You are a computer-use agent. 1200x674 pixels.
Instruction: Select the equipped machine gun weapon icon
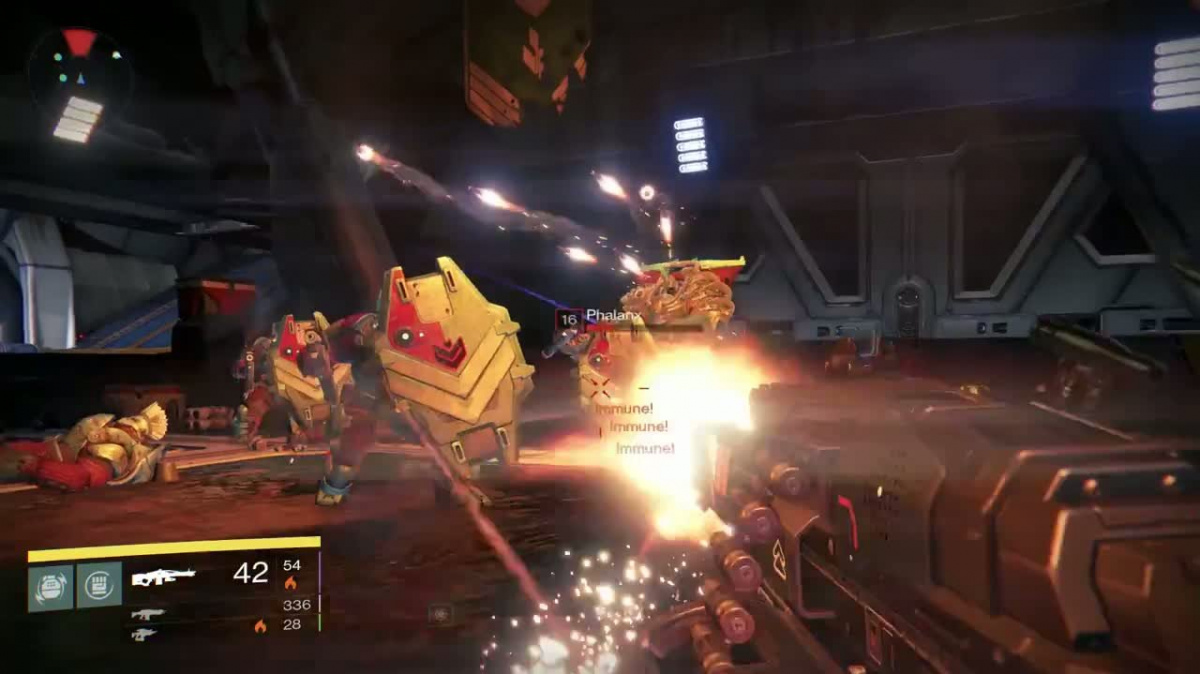[x=163, y=577]
